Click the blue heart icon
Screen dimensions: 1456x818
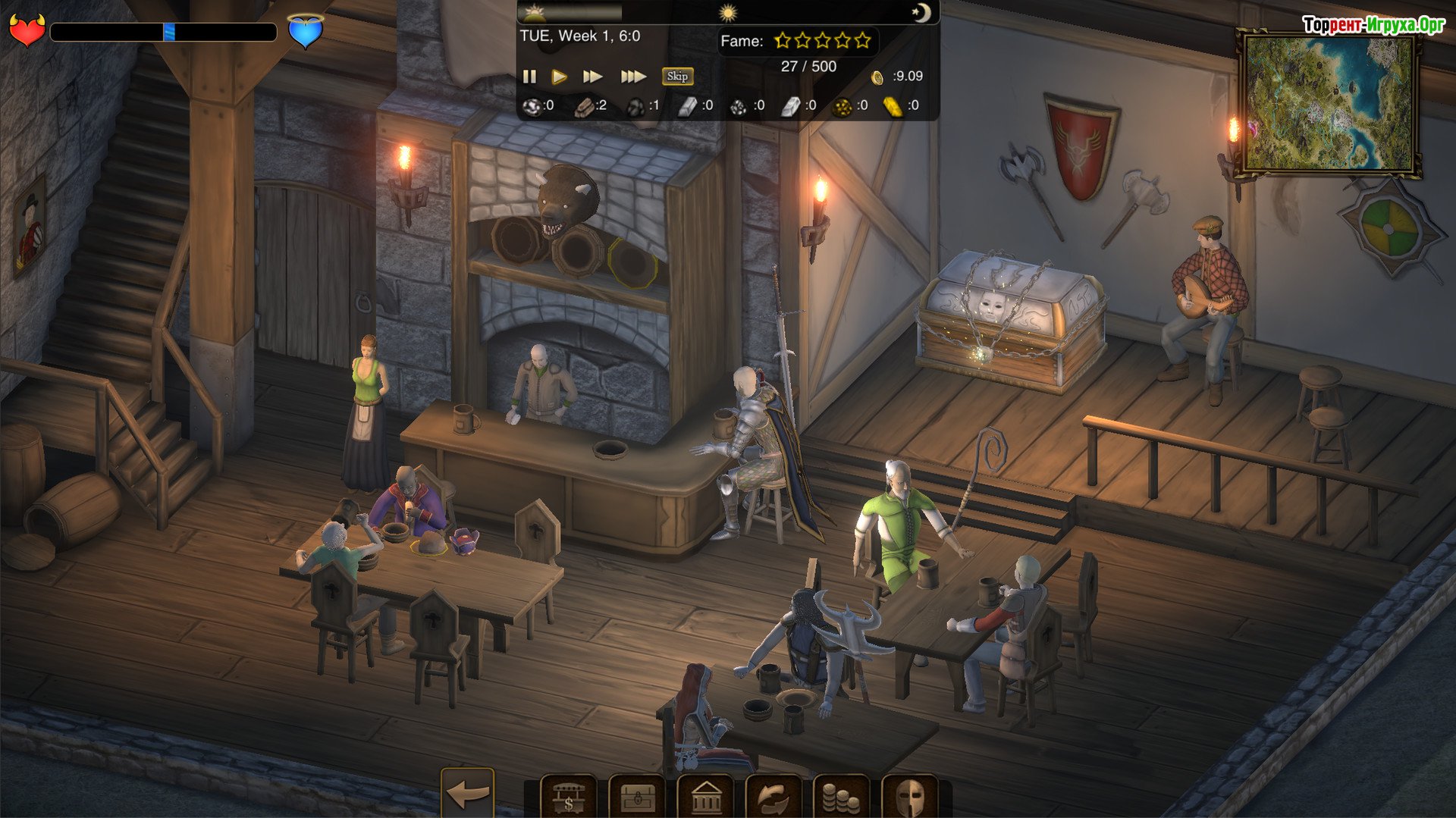point(306,31)
